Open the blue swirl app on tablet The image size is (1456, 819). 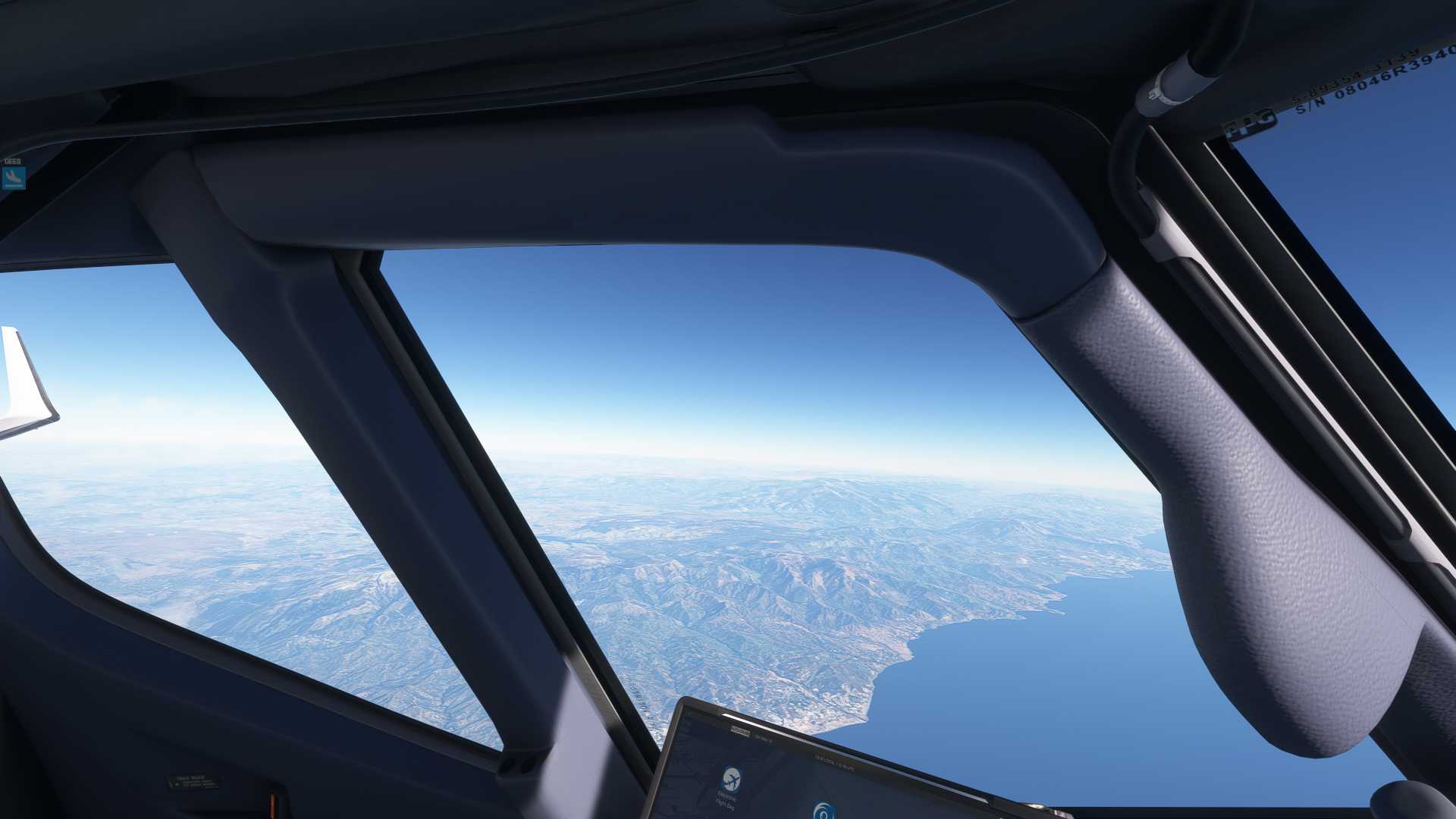(x=821, y=812)
